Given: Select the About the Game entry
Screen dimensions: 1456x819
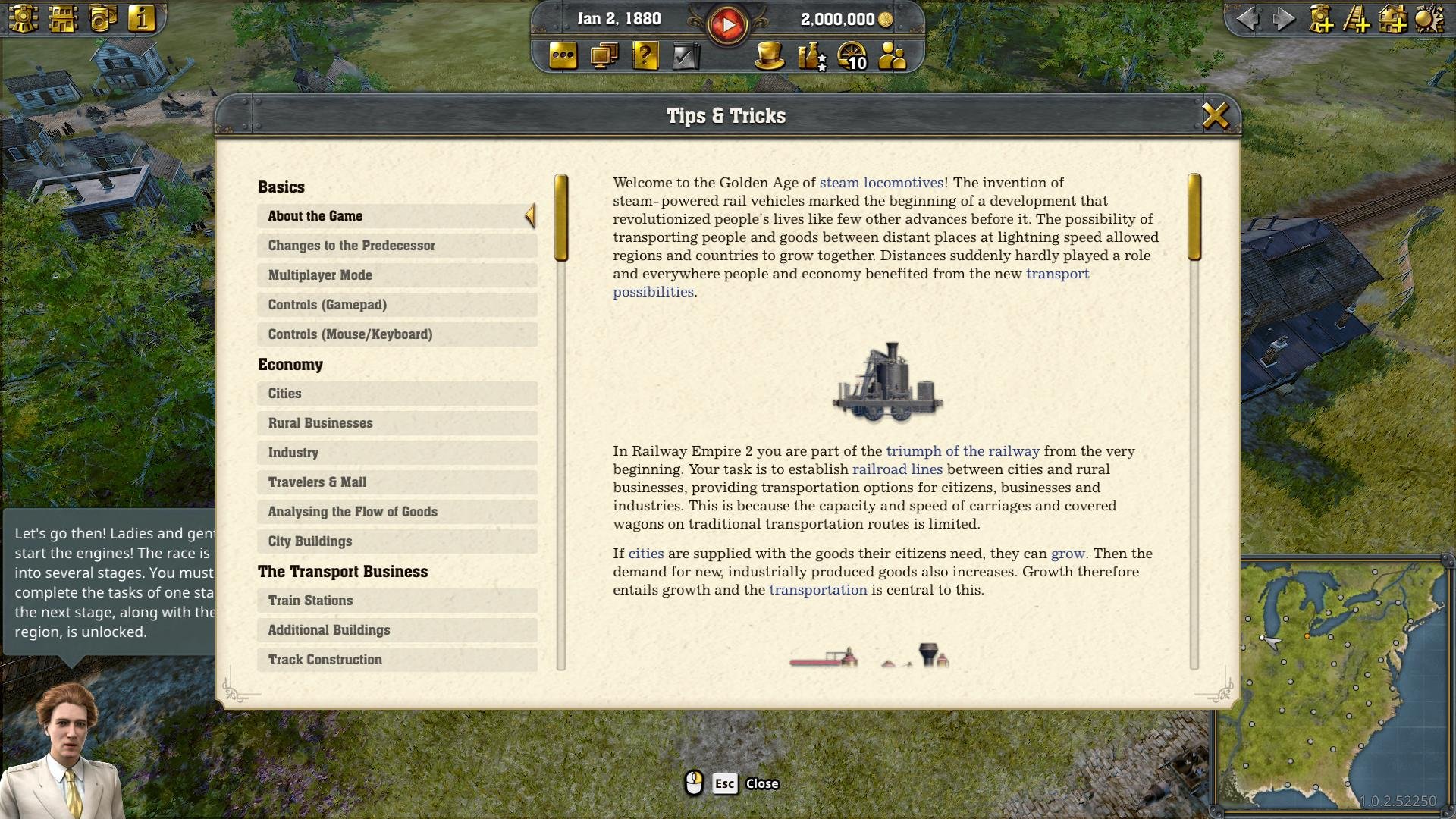Looking at the screenshot, I should point(396,216).
